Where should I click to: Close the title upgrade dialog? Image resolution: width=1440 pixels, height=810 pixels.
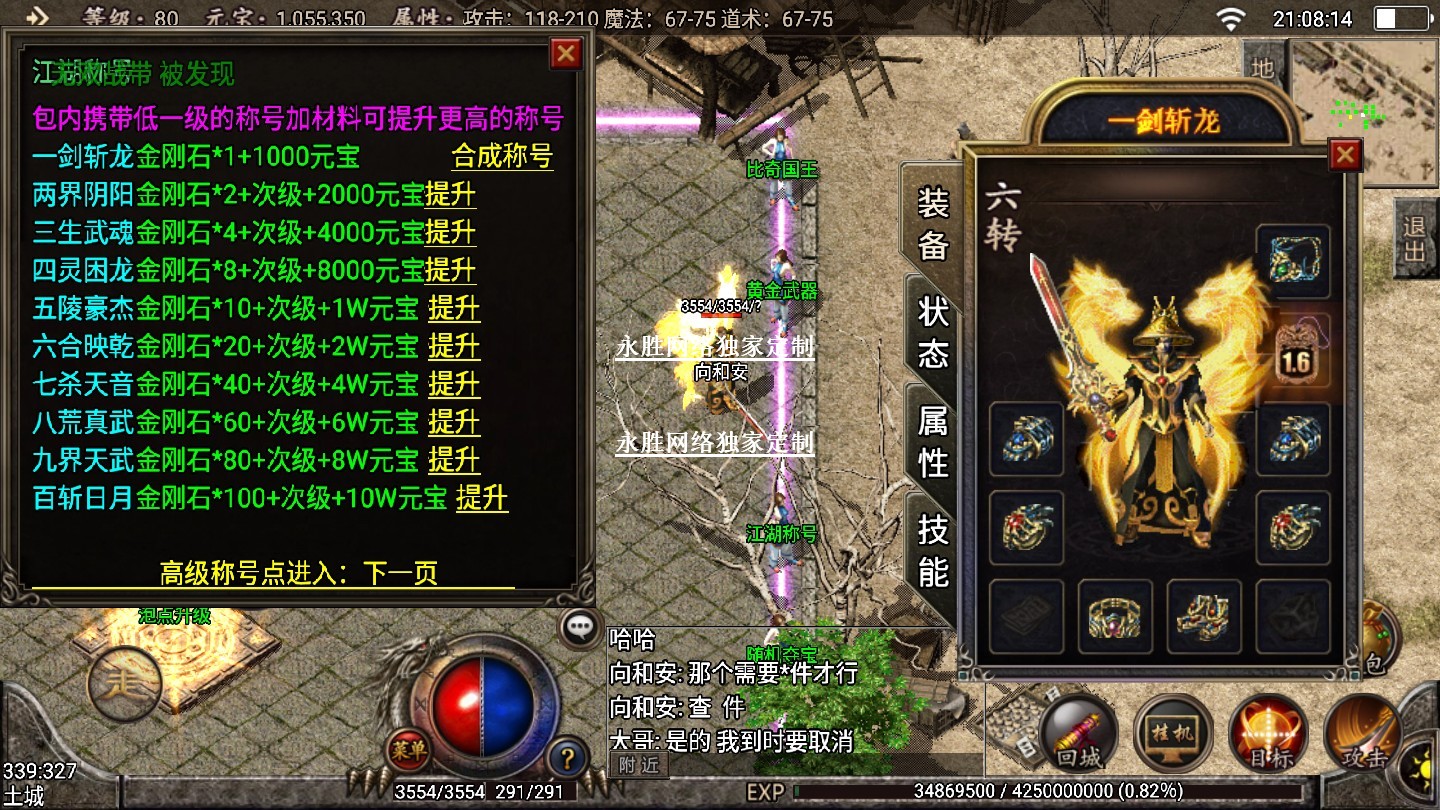566,53
